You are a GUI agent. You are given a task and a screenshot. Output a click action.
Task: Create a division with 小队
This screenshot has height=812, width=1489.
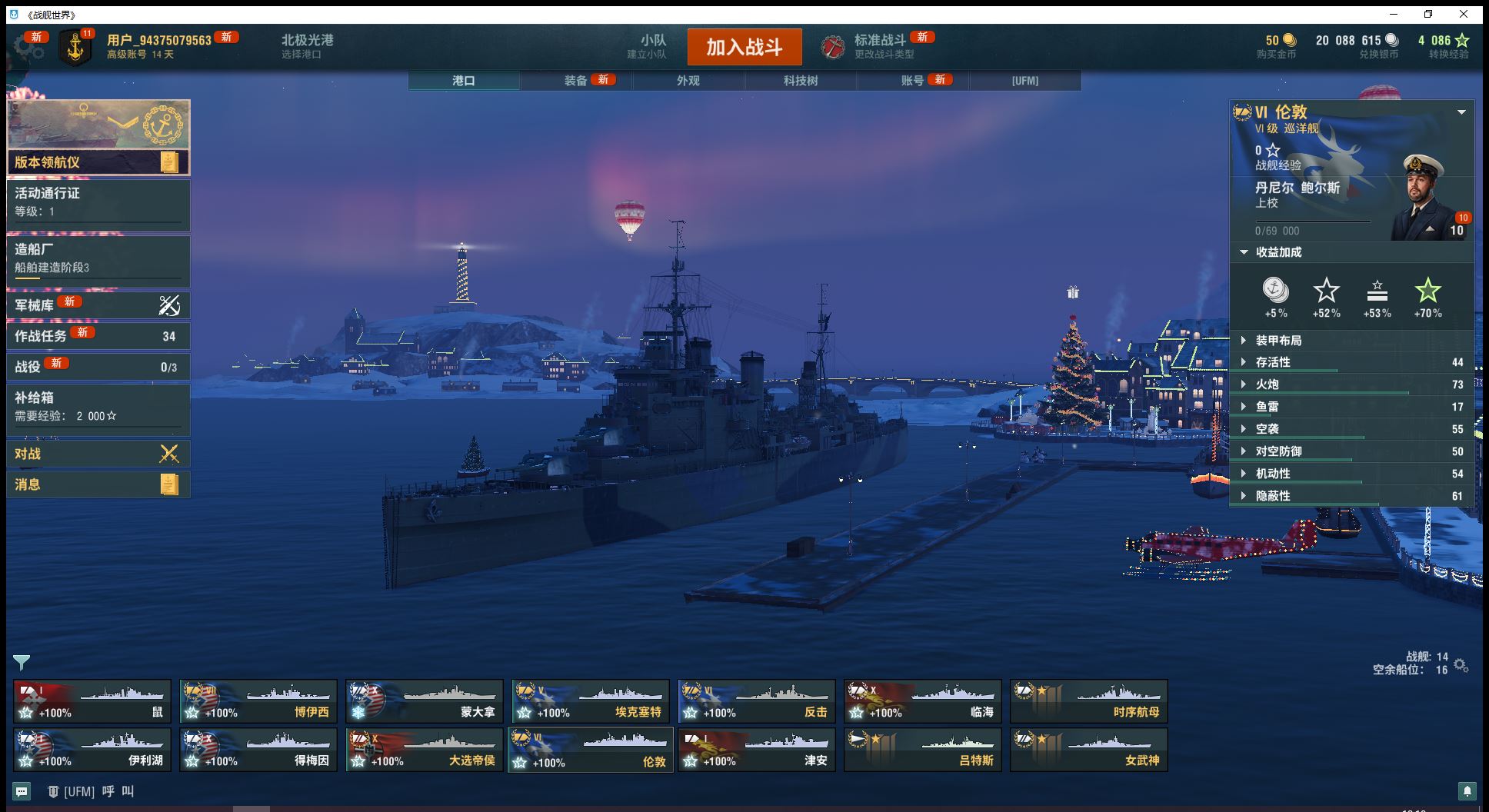click(652, 46)
